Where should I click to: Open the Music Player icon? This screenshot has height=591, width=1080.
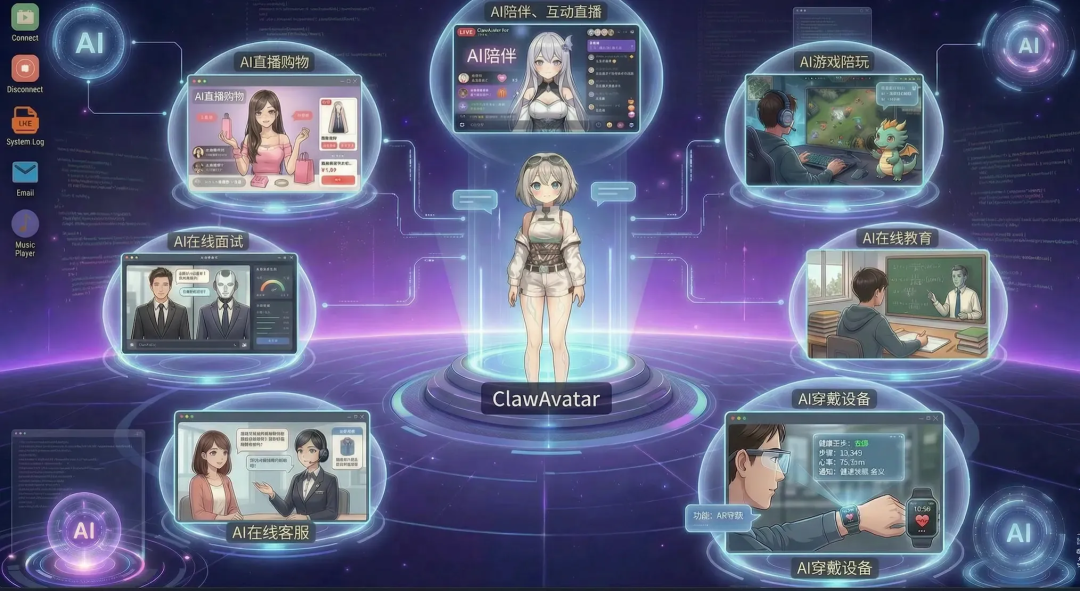click(x=25, y=223)
